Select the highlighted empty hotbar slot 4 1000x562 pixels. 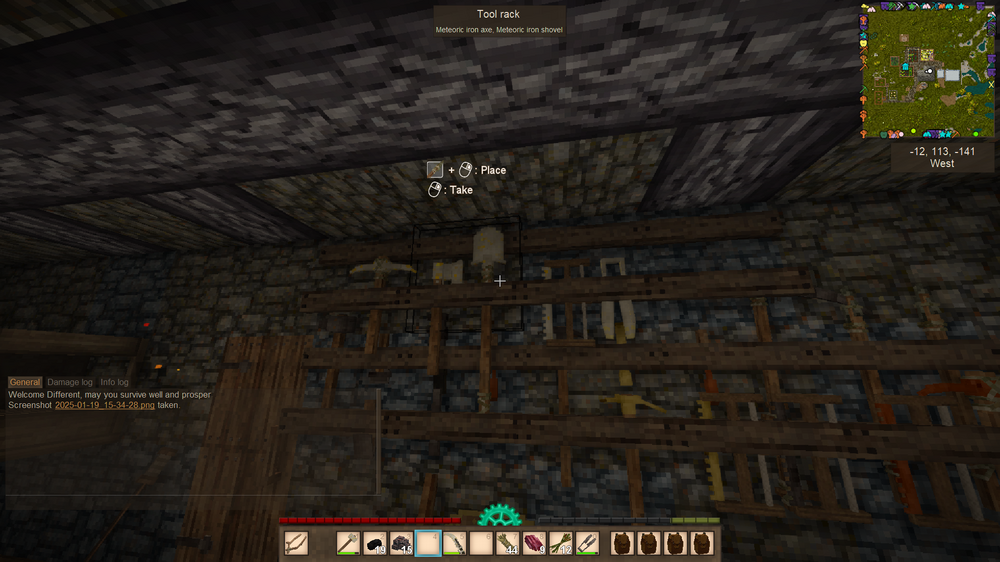coord(428,544)
